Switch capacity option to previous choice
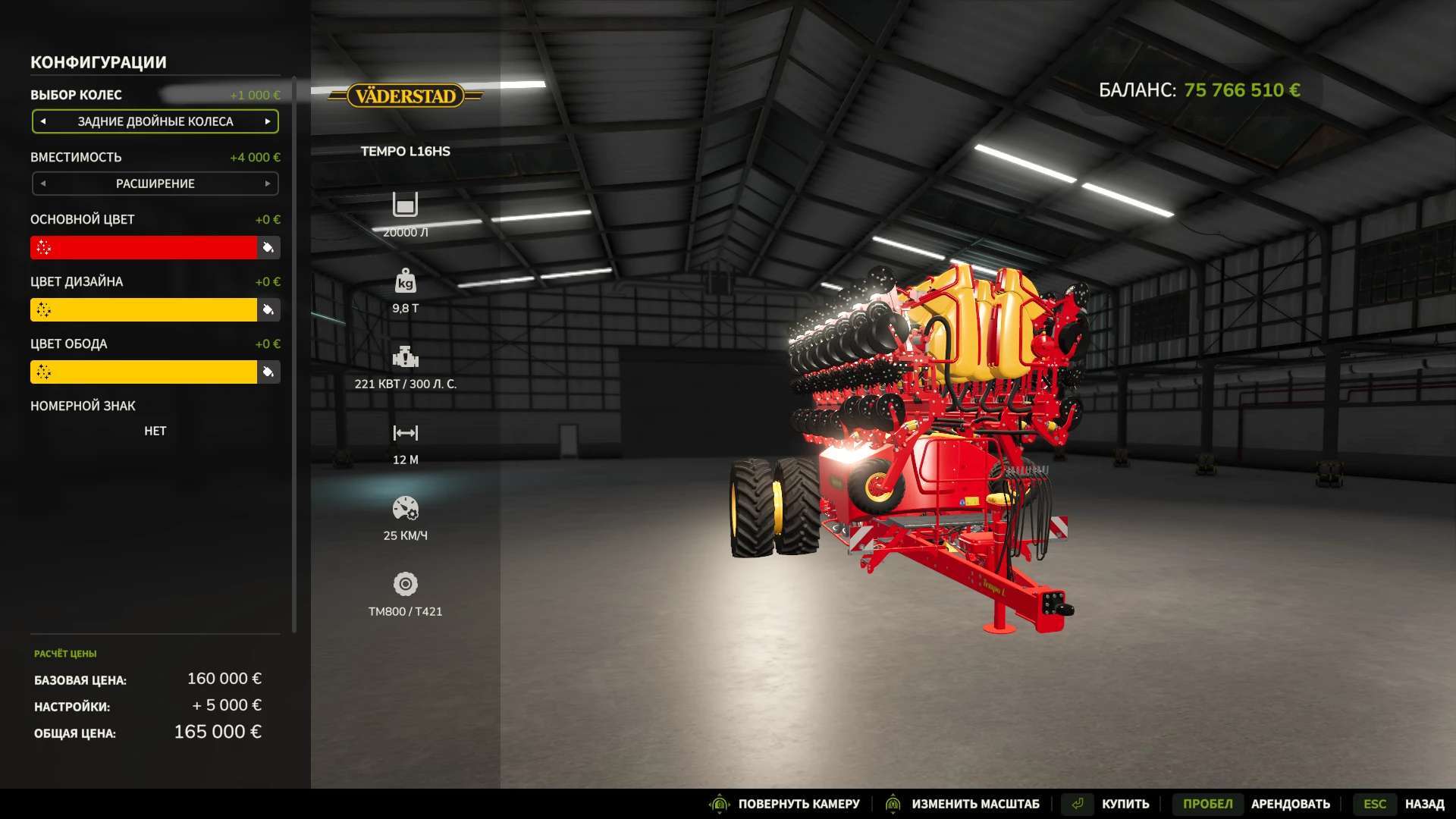Screen dimensions: 1456x819 43,184
